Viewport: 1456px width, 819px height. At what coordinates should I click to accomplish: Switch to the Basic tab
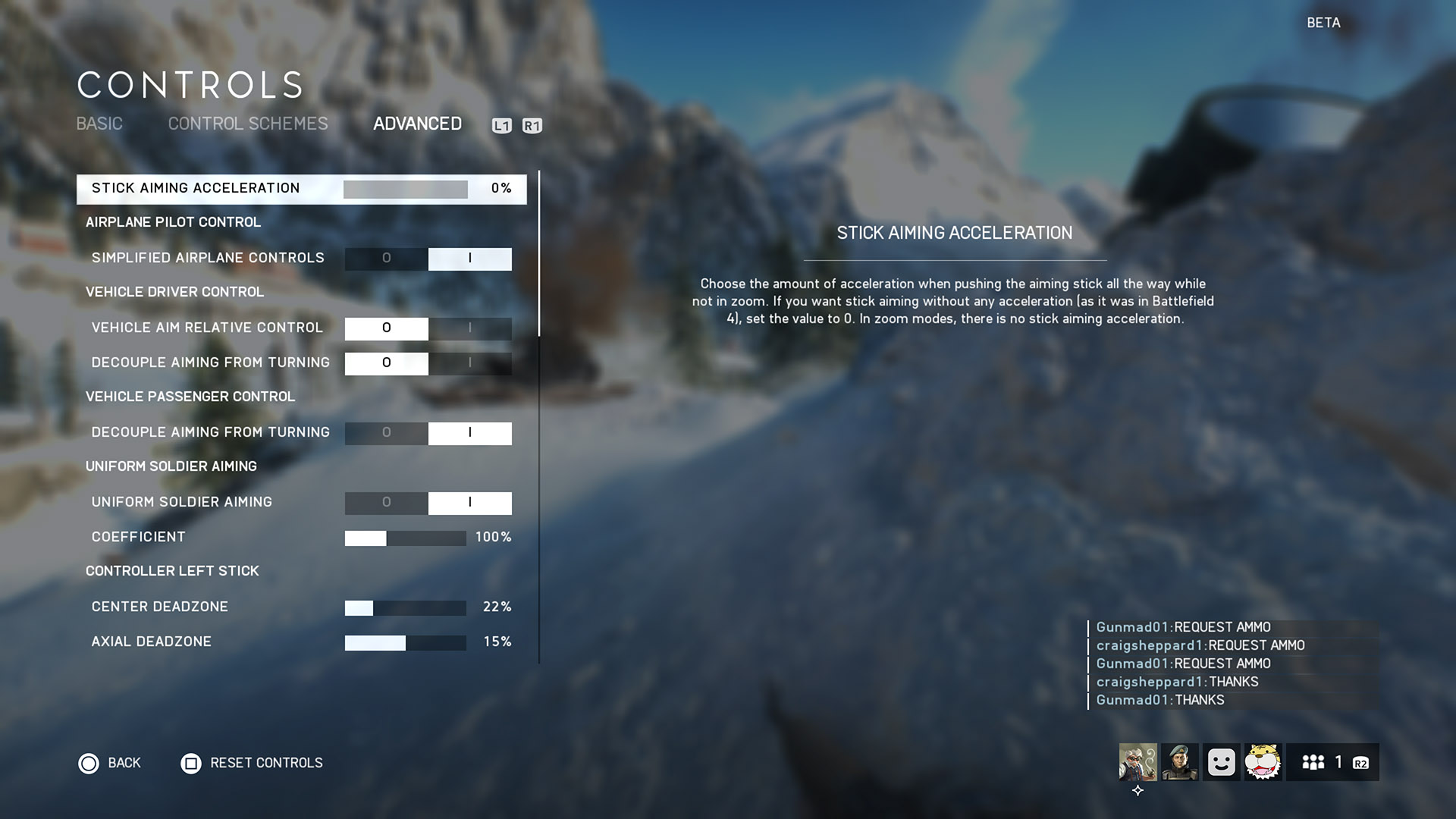tap(99, 124)
